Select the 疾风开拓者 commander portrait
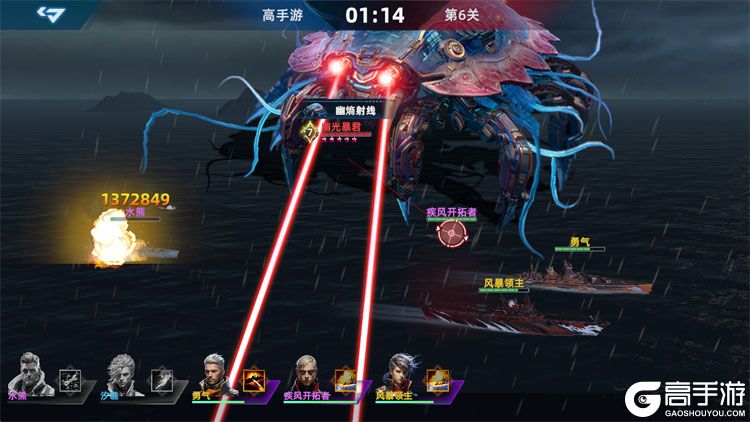Viewport: 750px width, 422px height. 306,374
